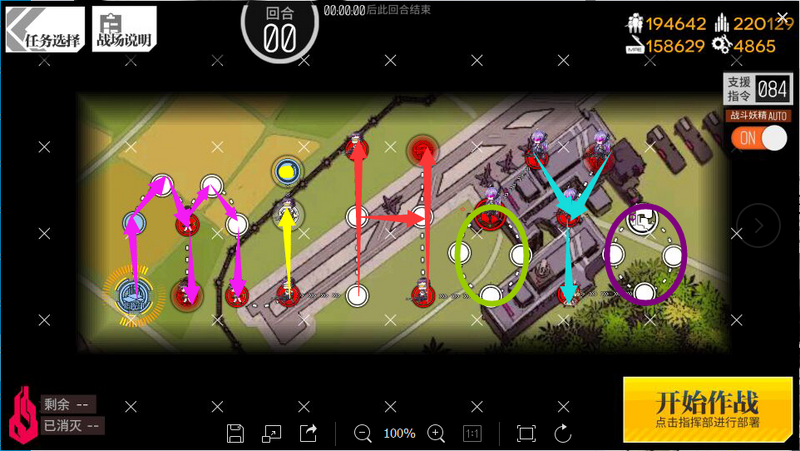Viewport: 800px width, 451px height.
Task: Toggle the 战斗妖精 AUTO switch
Action: (x=759, y=138)
